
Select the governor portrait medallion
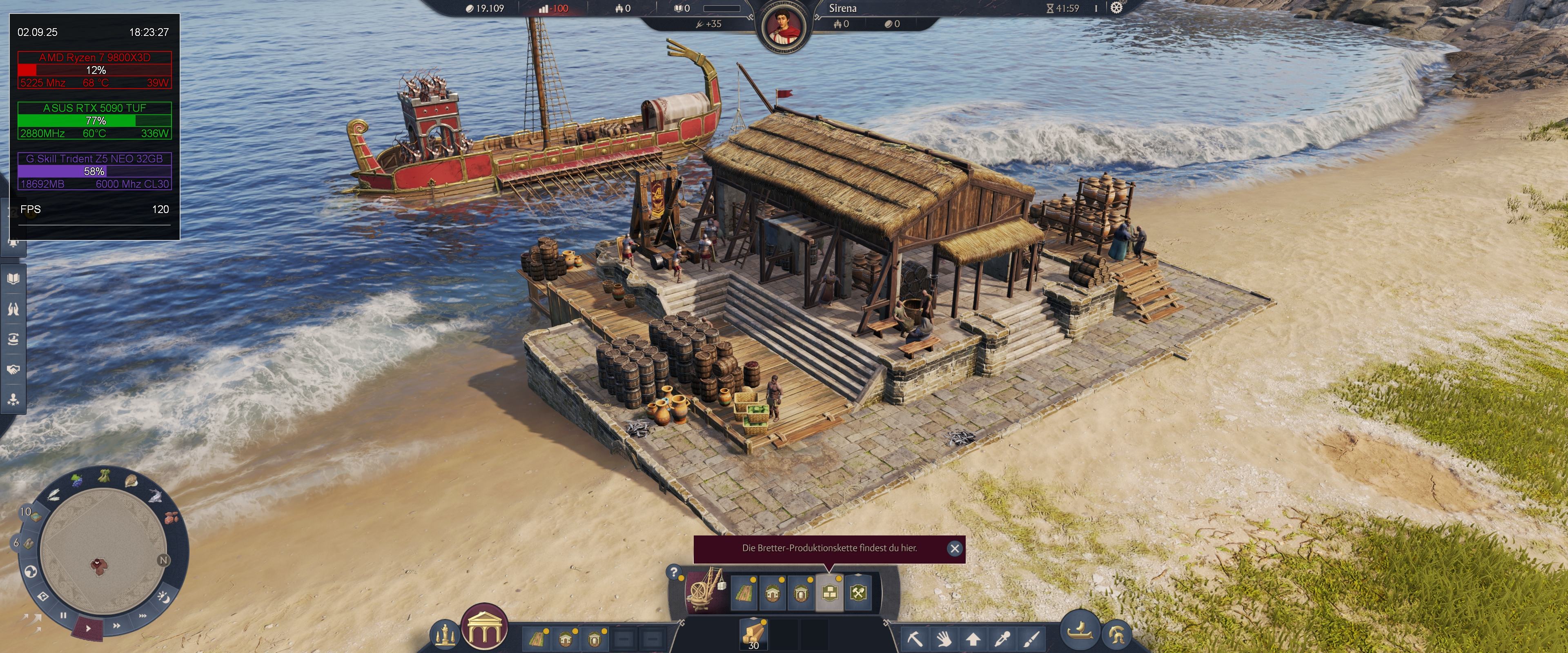[x=784, y=28]
